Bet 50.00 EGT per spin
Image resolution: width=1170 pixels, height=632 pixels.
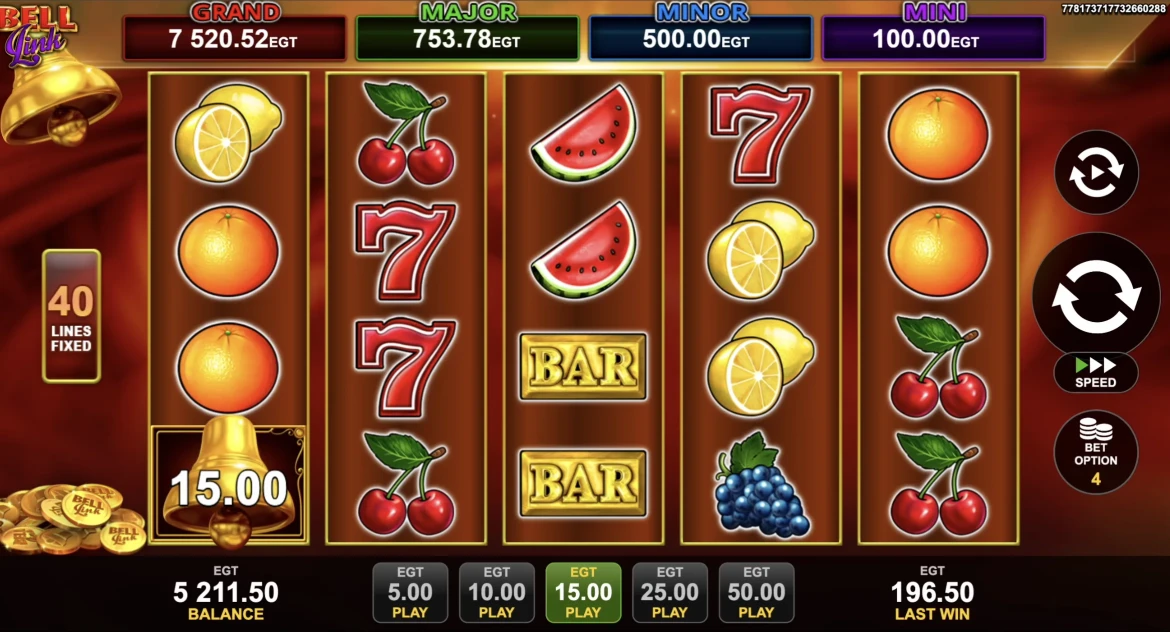click(x=756, y=593)
